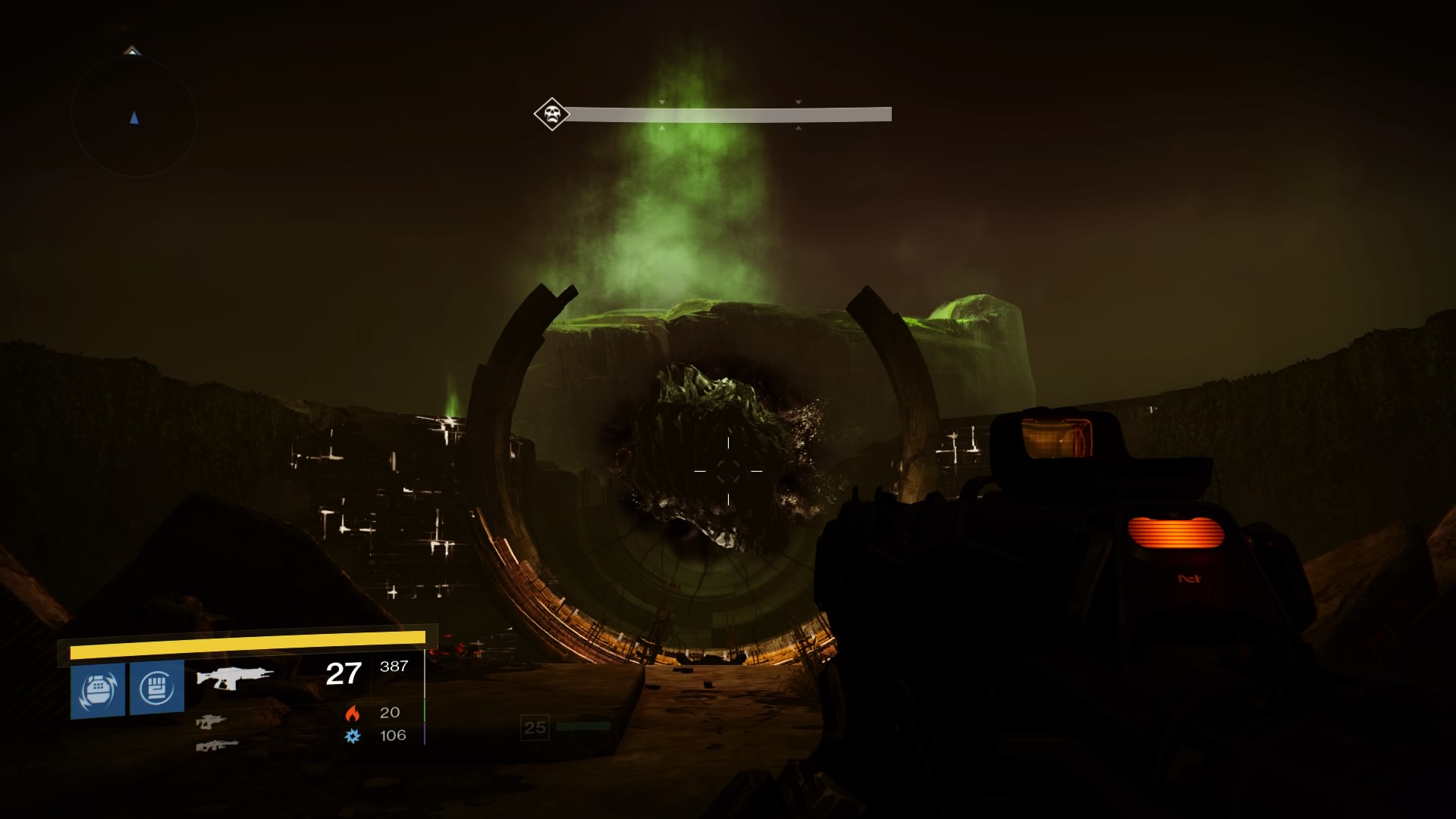Switch to the special weapon icon
Viewport: 1456px width, 819px height.
coord(211,721)
